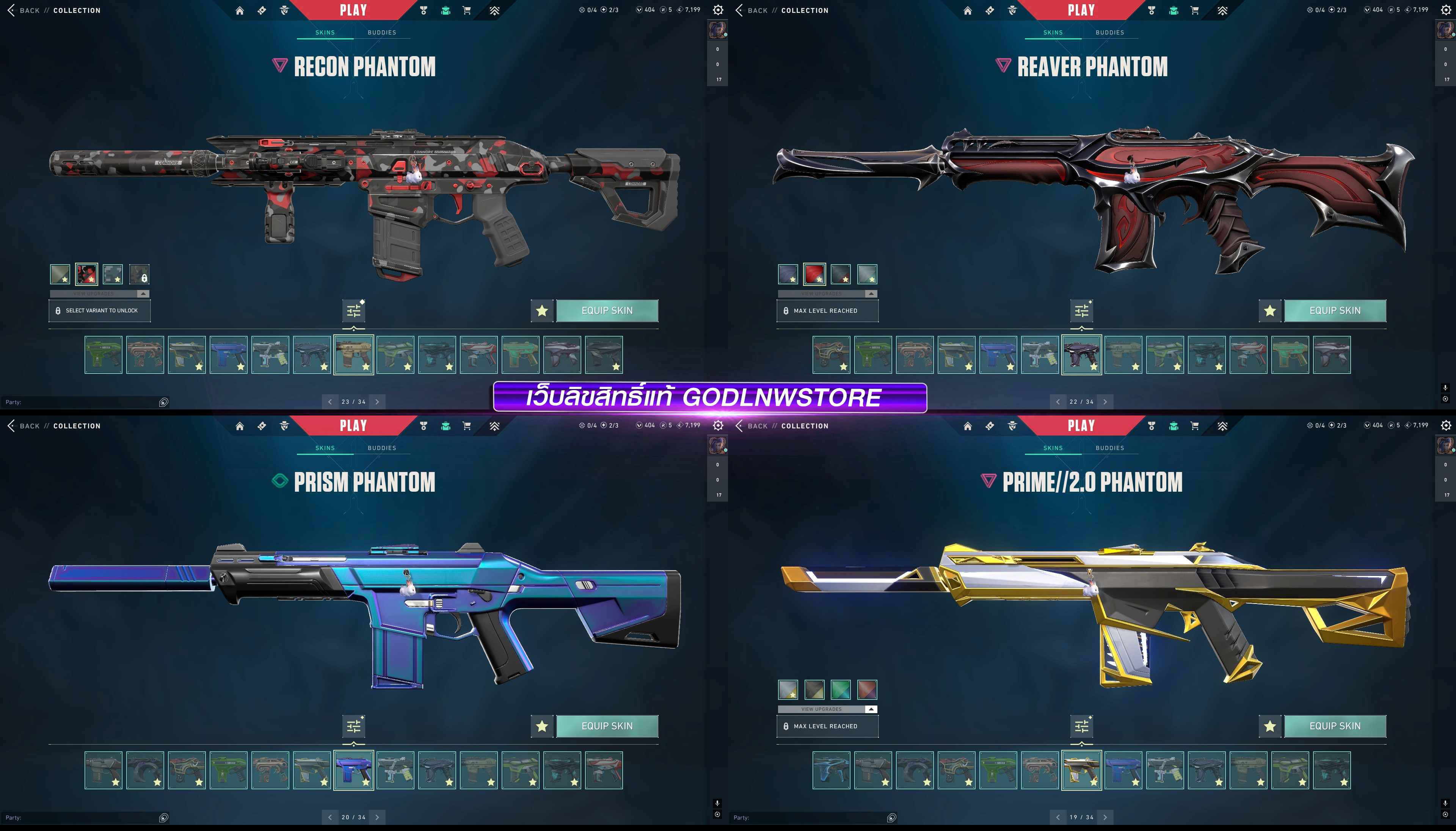Screen dimensions: 1456x831
Task: Choose the green Prime//2.0 Phantom variant
Action: tap(841, 690)
